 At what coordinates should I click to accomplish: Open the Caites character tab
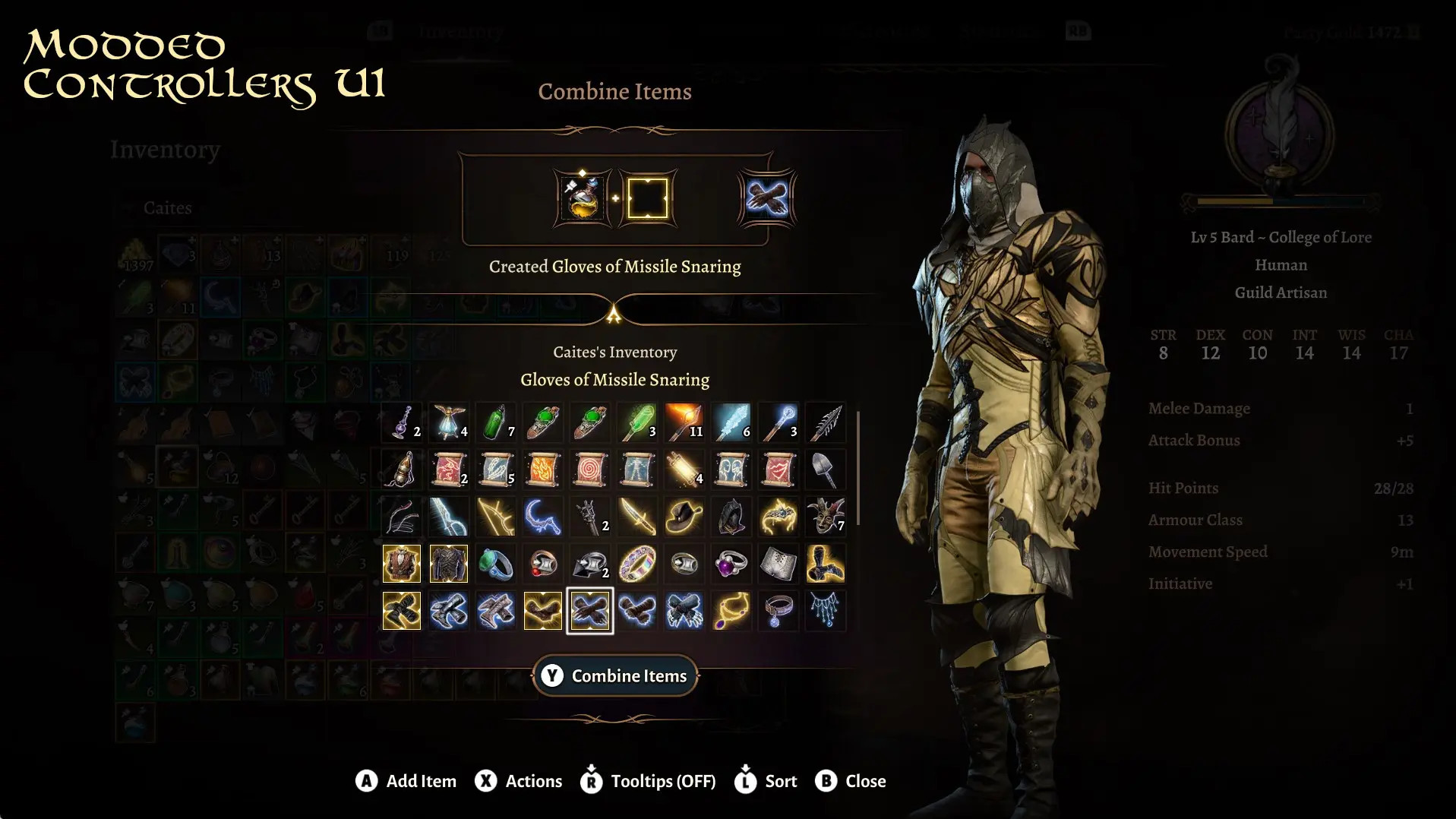tap(168, 207)
